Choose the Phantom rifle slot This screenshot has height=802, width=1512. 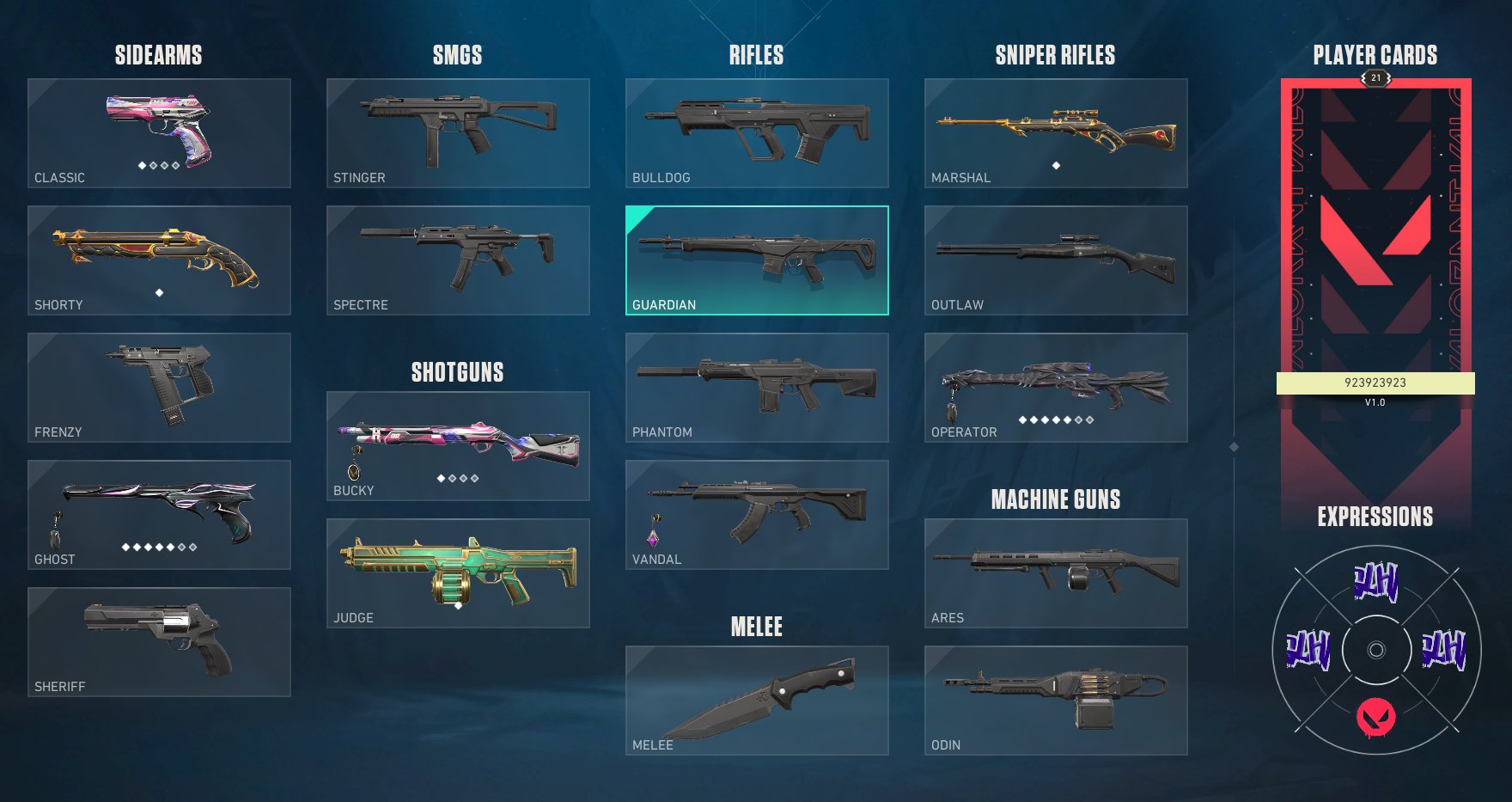point(757,388)
